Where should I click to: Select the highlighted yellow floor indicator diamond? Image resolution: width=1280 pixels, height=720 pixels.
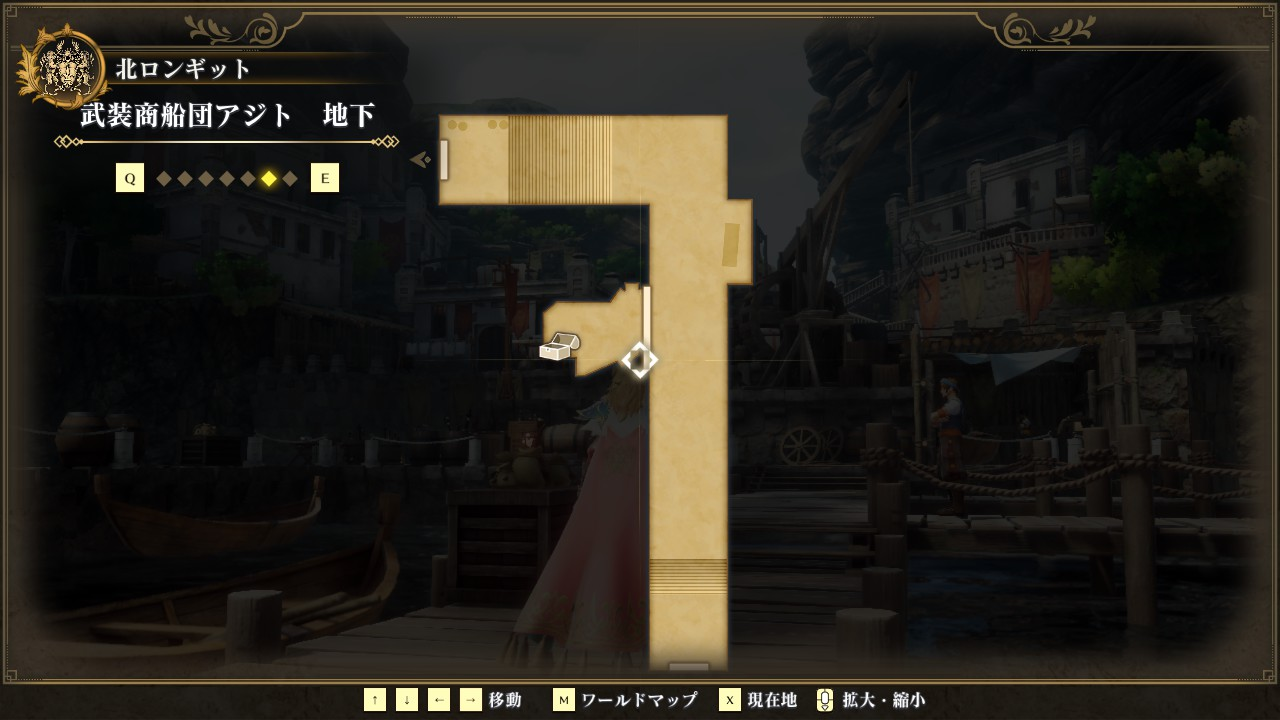click(x=269, y=179)
